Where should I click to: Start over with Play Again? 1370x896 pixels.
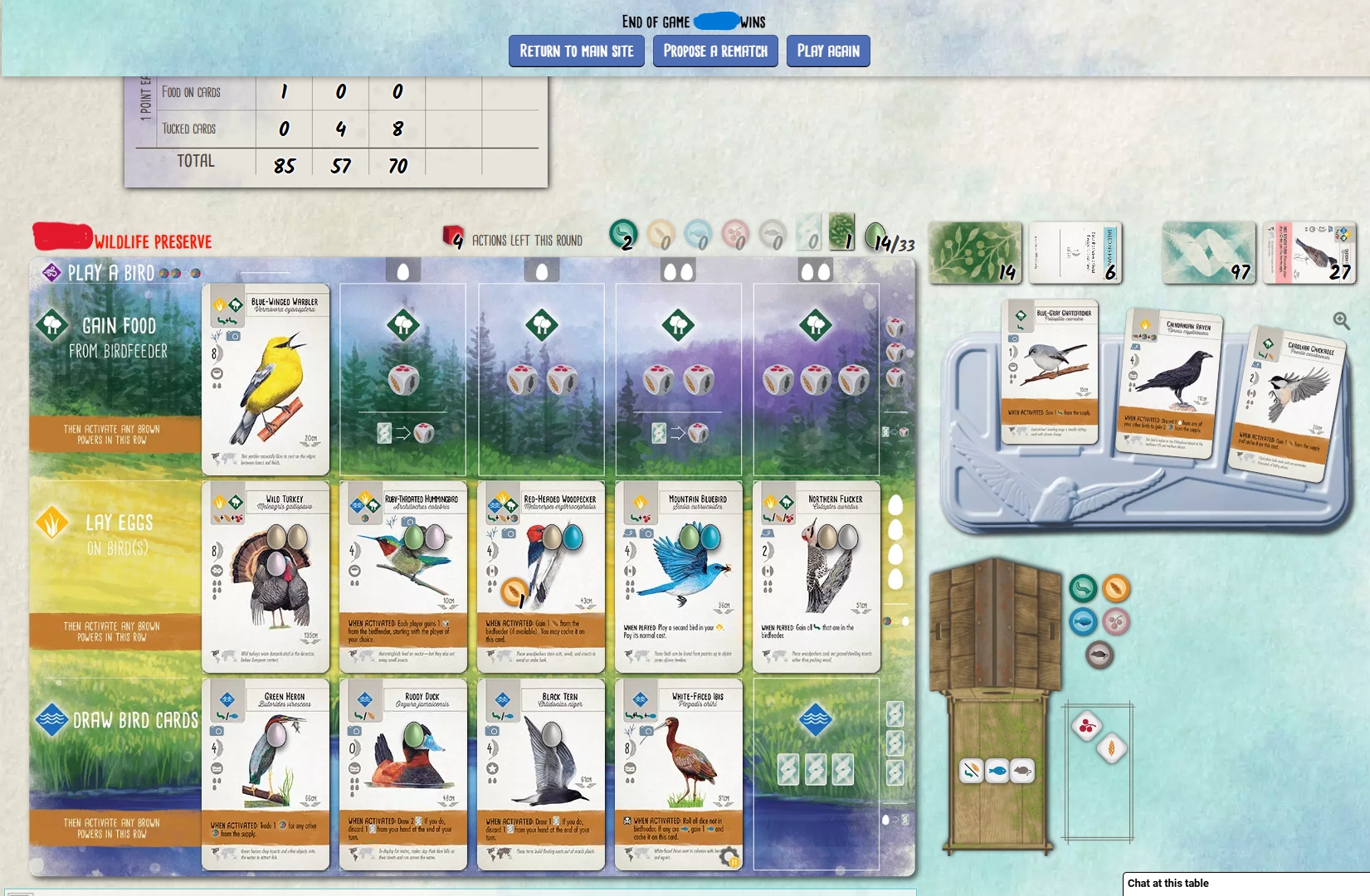click(827, 51)
